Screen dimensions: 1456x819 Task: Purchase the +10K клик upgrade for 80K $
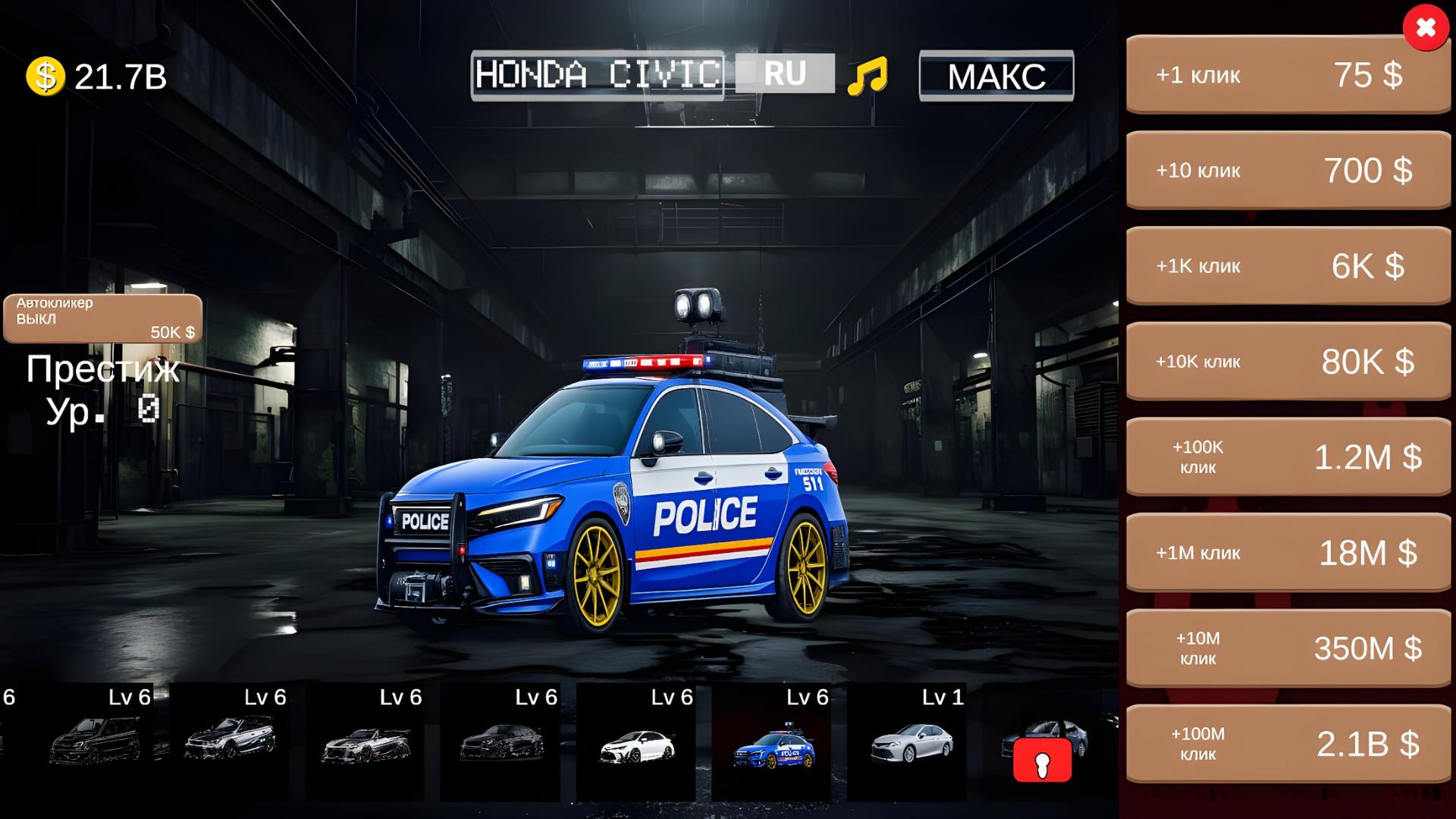click(1287, 362)
